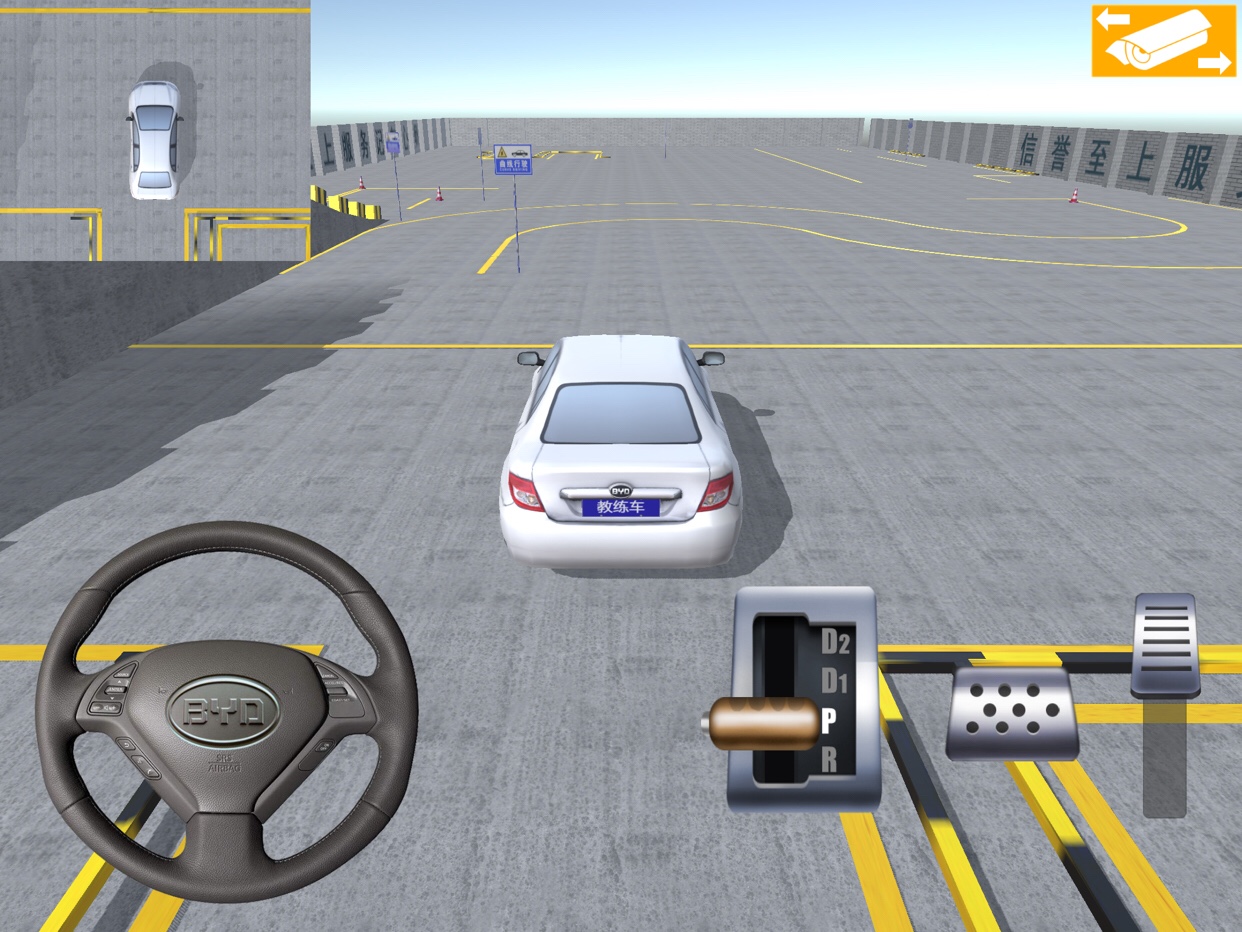Select the R reverse gear
The image size is (1242, 932).
coord(829,760)
